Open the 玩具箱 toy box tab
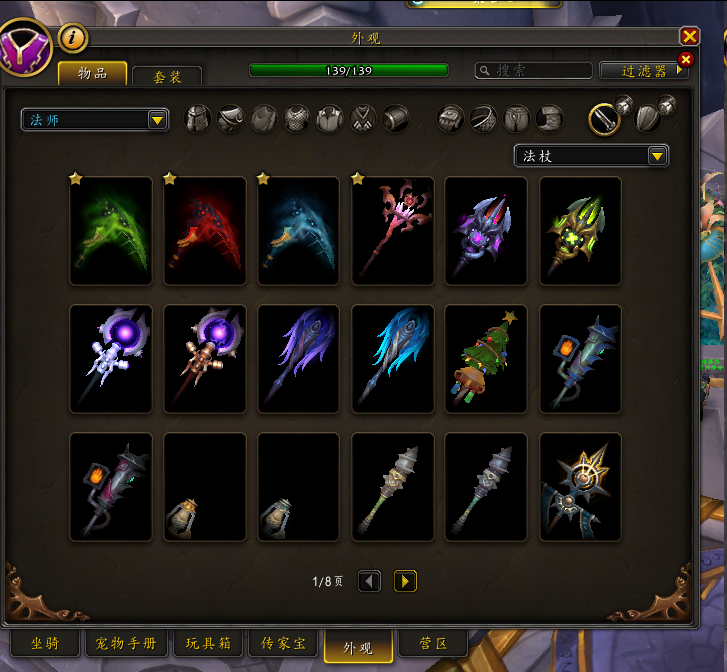 point(208,643)
